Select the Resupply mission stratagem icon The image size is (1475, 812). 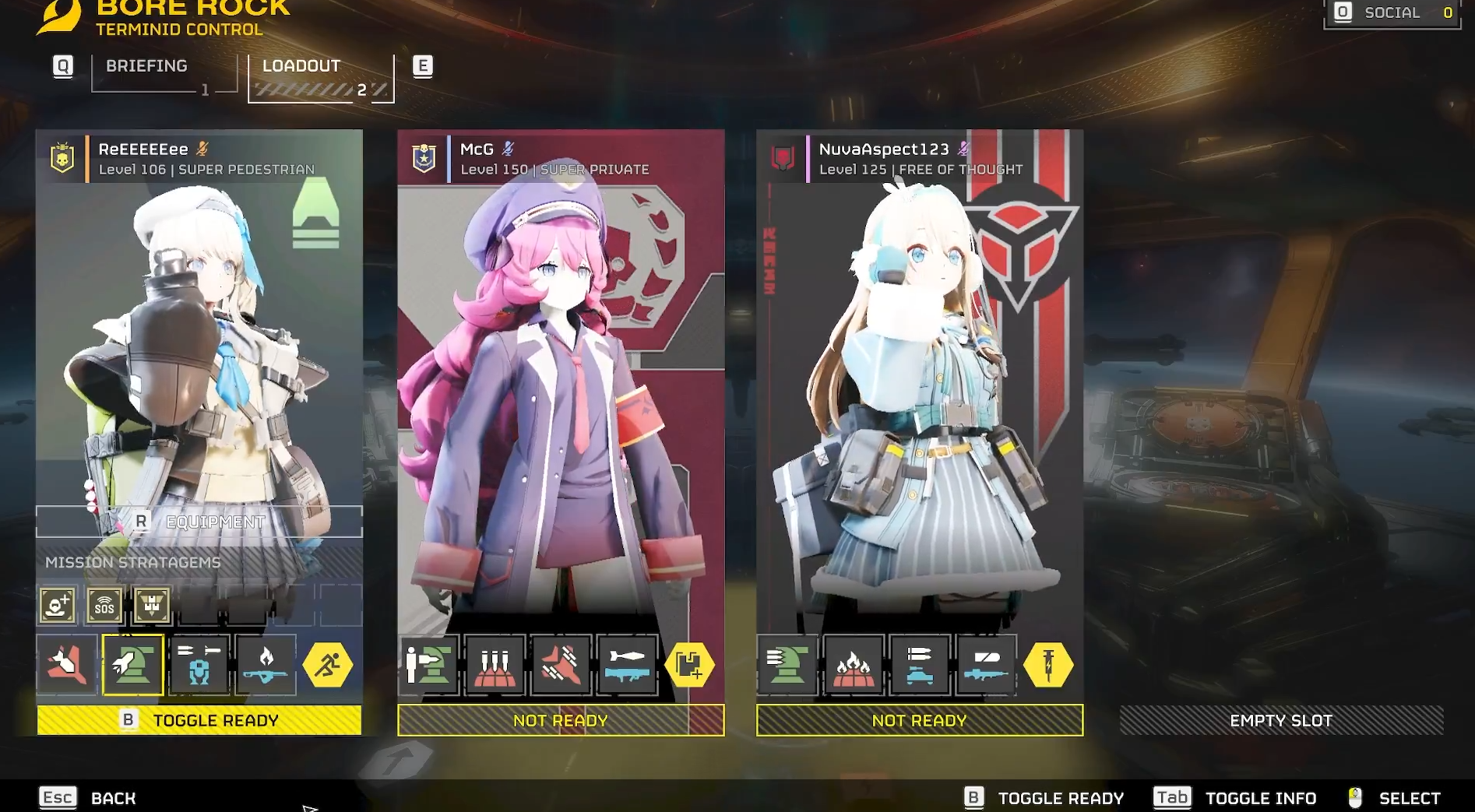[x=152, y=605]
